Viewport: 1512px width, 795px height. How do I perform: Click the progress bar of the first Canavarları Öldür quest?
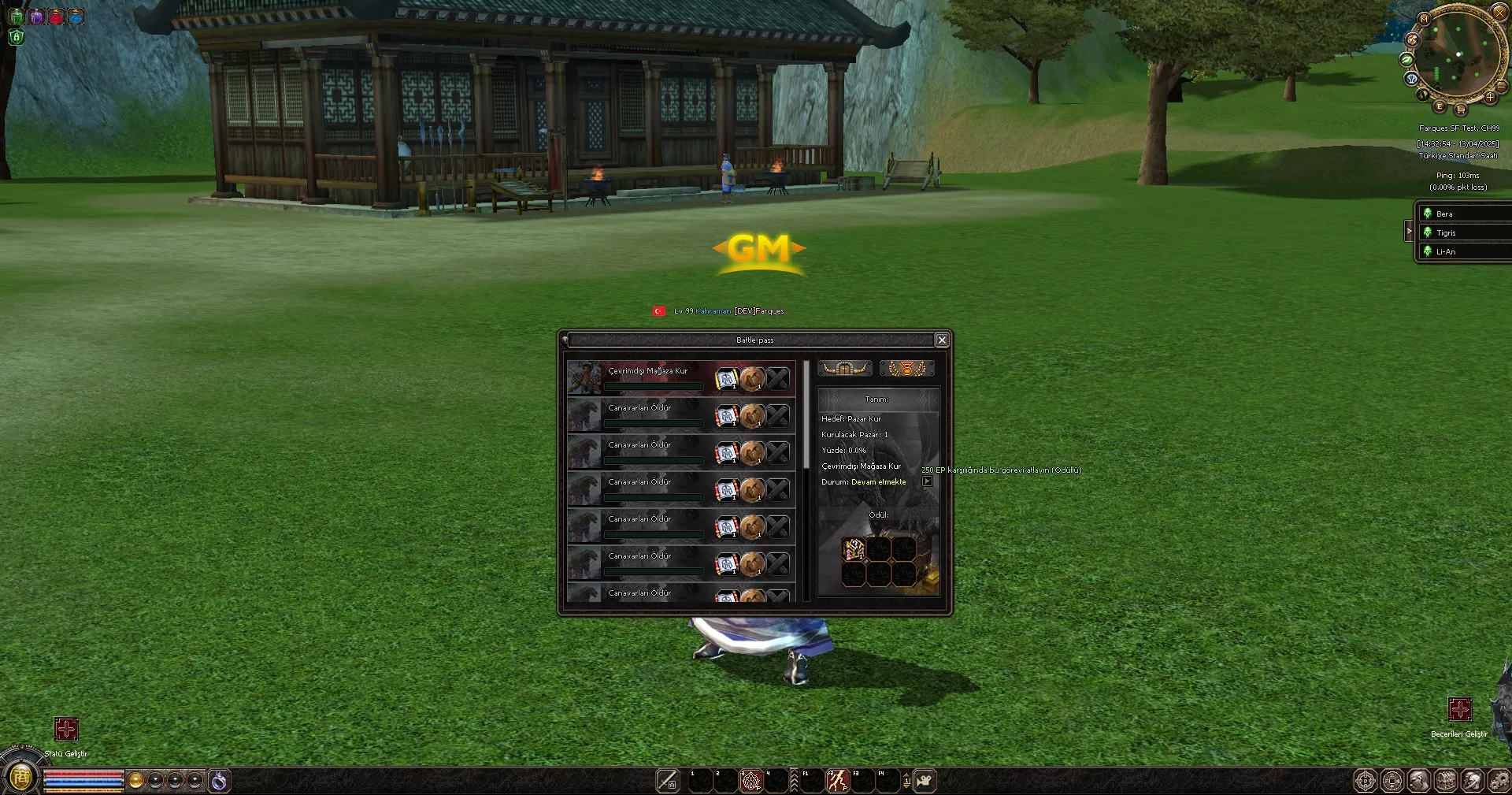[x=652, y=423]
